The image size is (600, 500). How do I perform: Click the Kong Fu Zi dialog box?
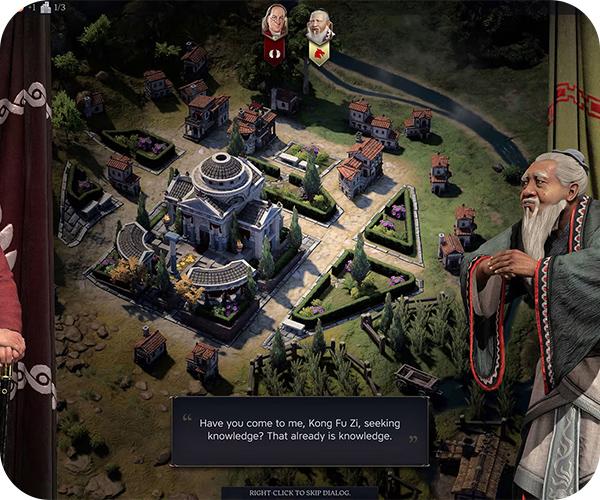tap(299, 430)
